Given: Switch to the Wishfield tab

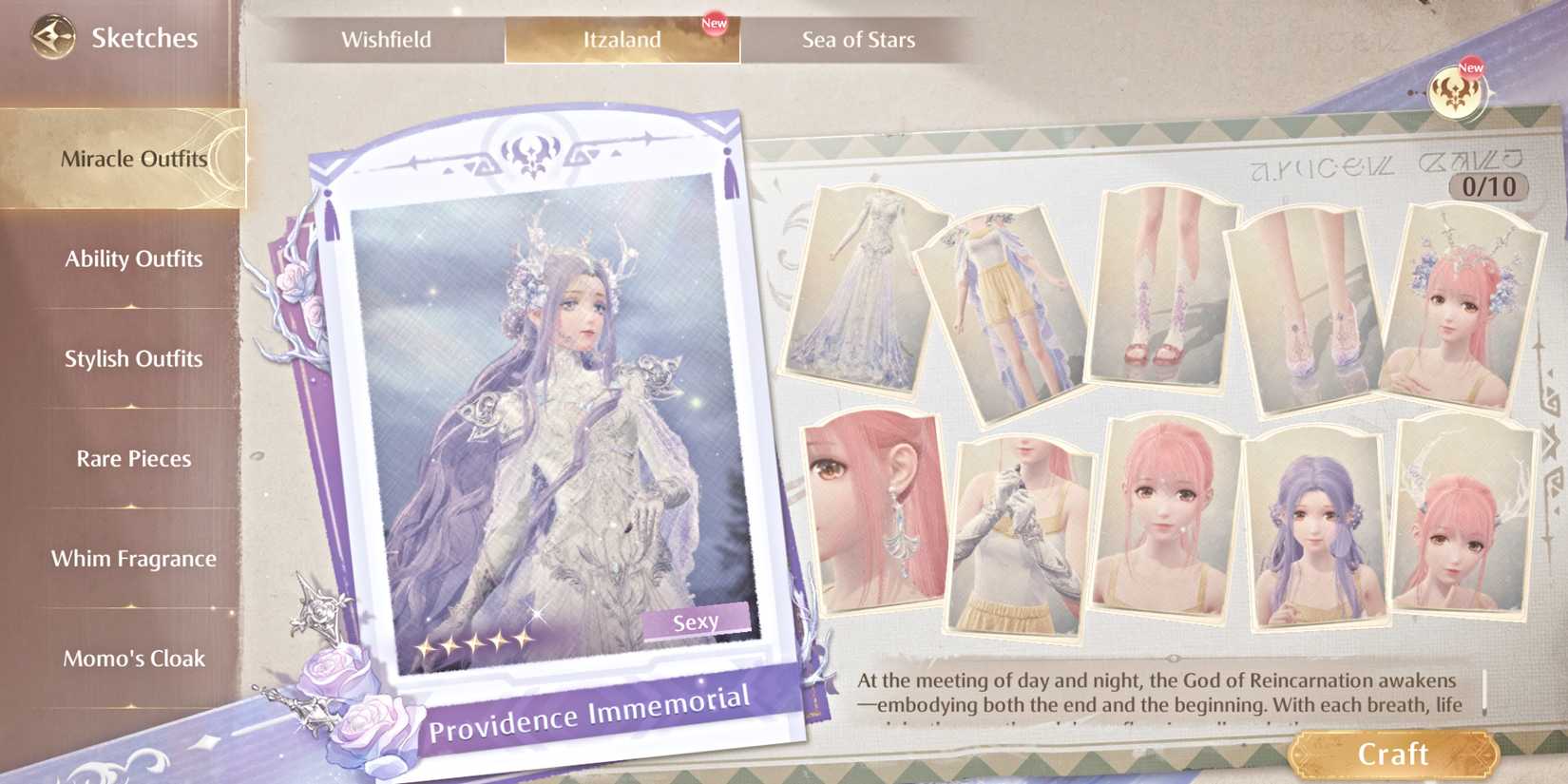Looking at the screenshot, I should (x=389, y=40).
